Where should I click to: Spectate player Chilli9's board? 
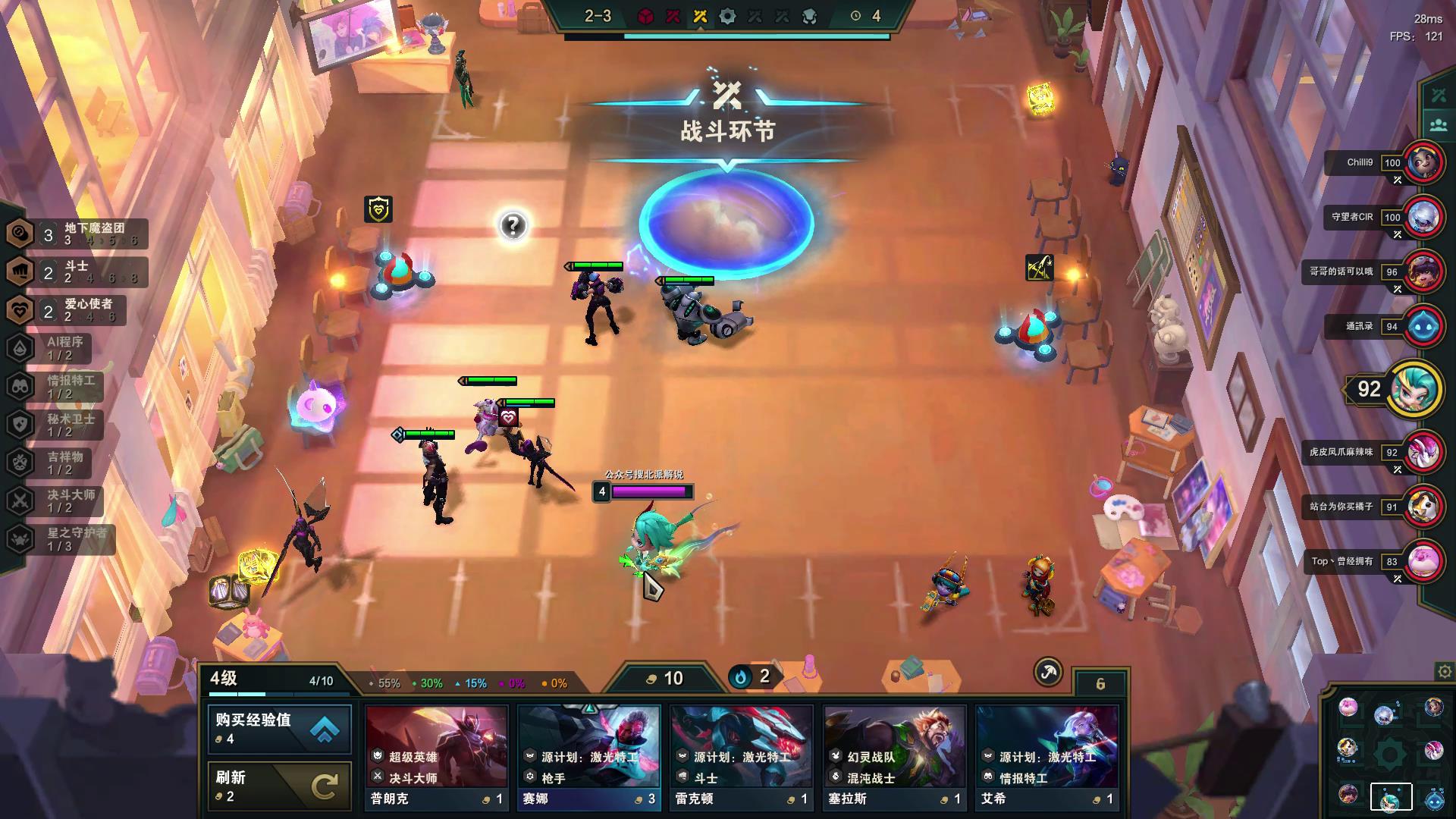1423,163
